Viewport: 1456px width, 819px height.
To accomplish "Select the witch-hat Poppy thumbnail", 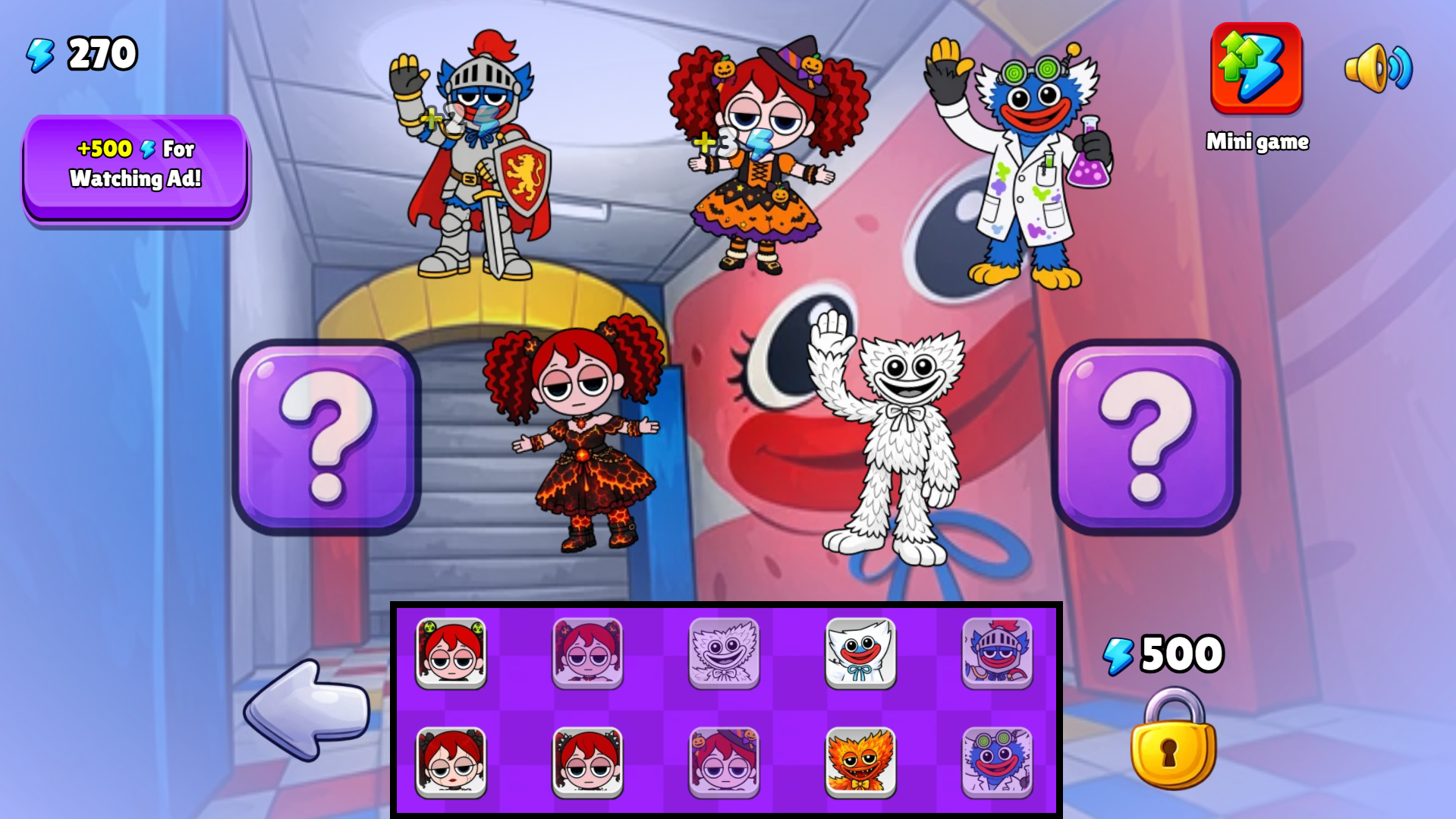I will click(x=725, y=761).
